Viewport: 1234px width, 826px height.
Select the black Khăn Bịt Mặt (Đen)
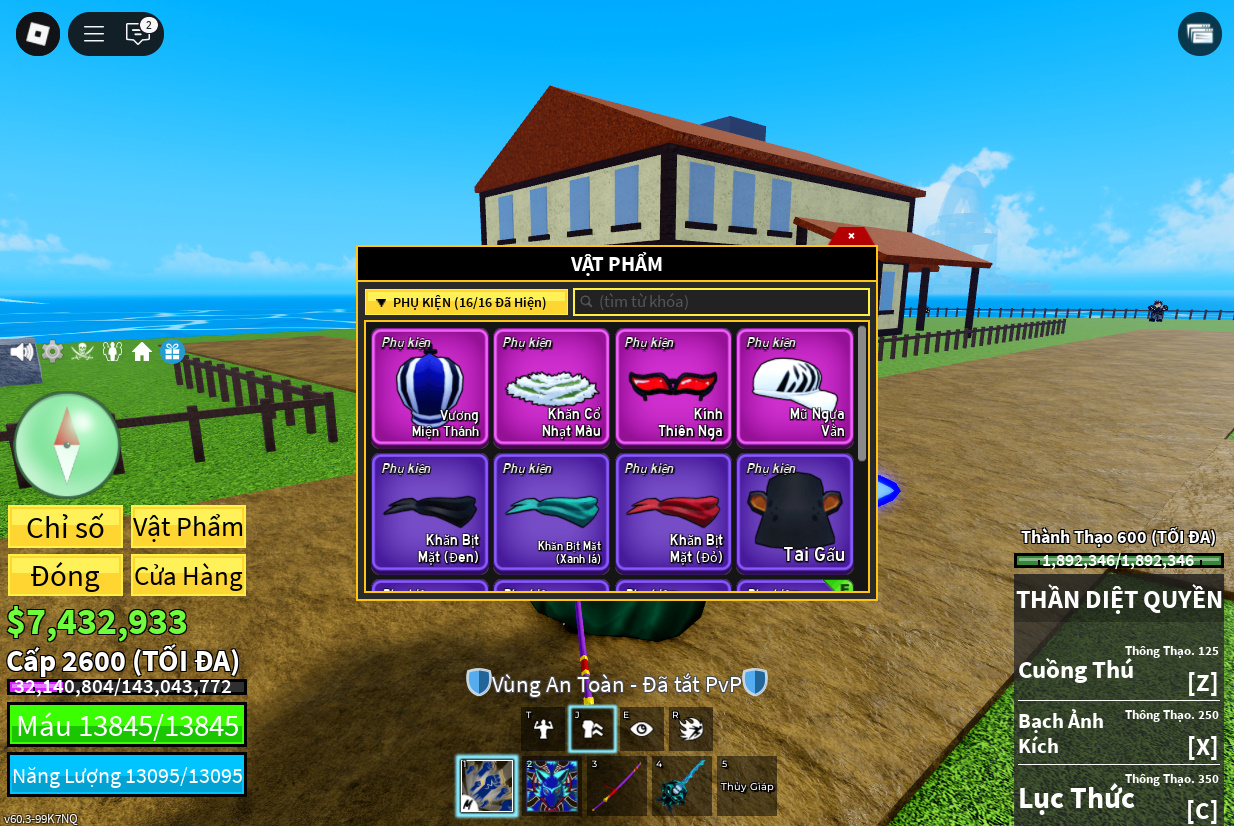[x=430, y=512]
